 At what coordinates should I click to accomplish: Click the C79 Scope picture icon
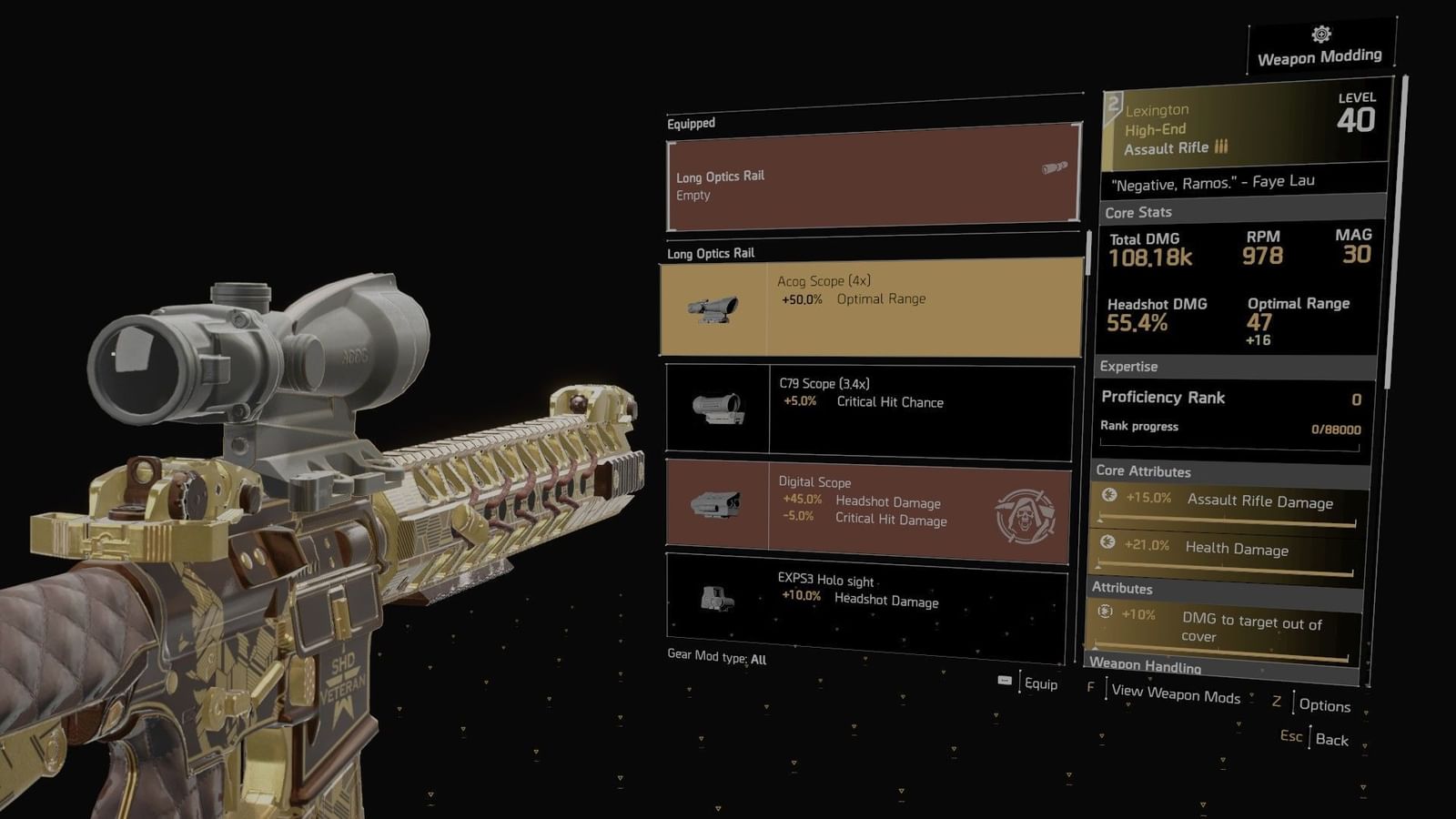pyautogui.click(x=716, y=408)
